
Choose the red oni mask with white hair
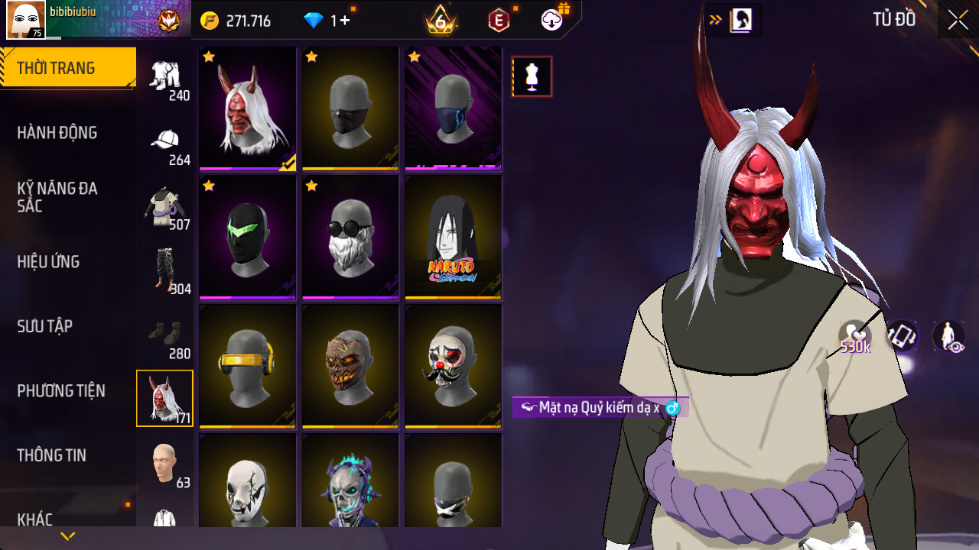click(x=247, y=109)
